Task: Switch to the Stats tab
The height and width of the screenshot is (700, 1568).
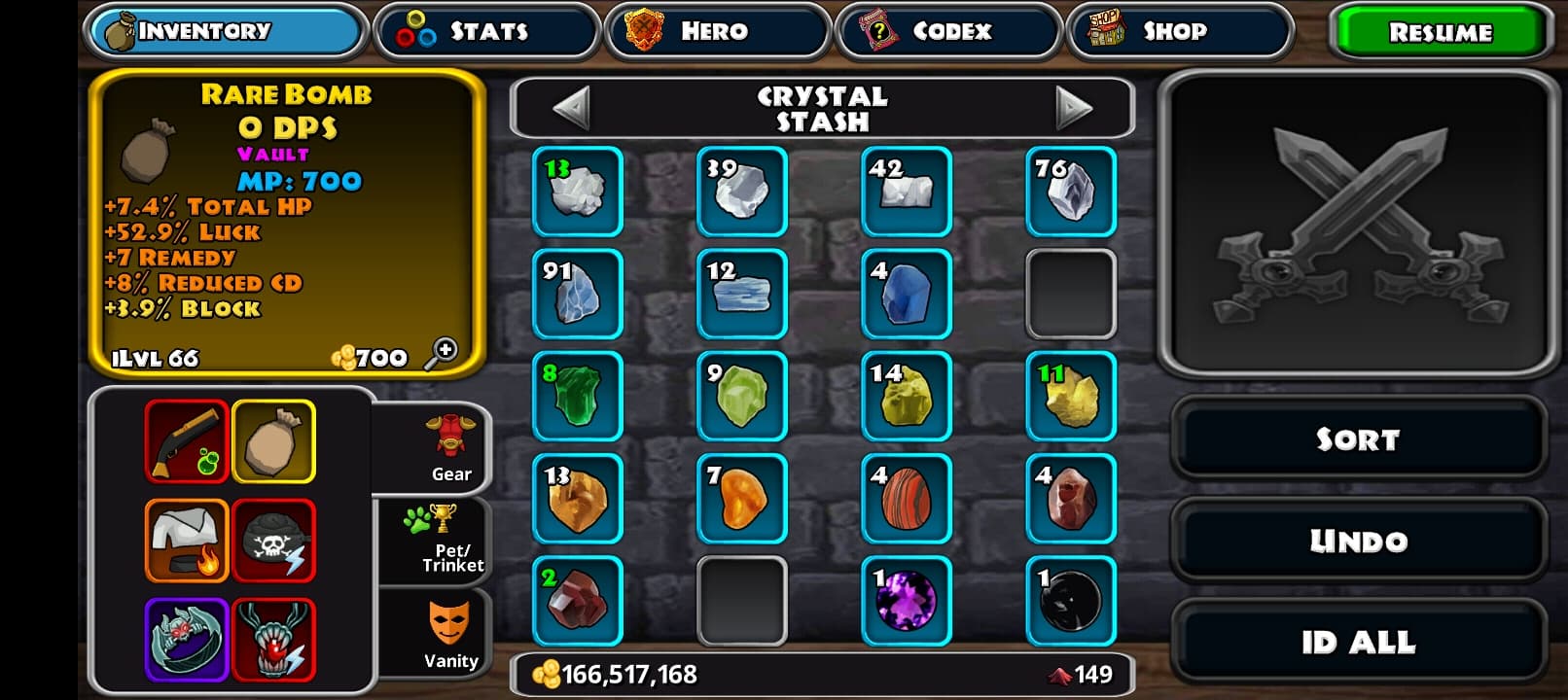Action: 486,31
